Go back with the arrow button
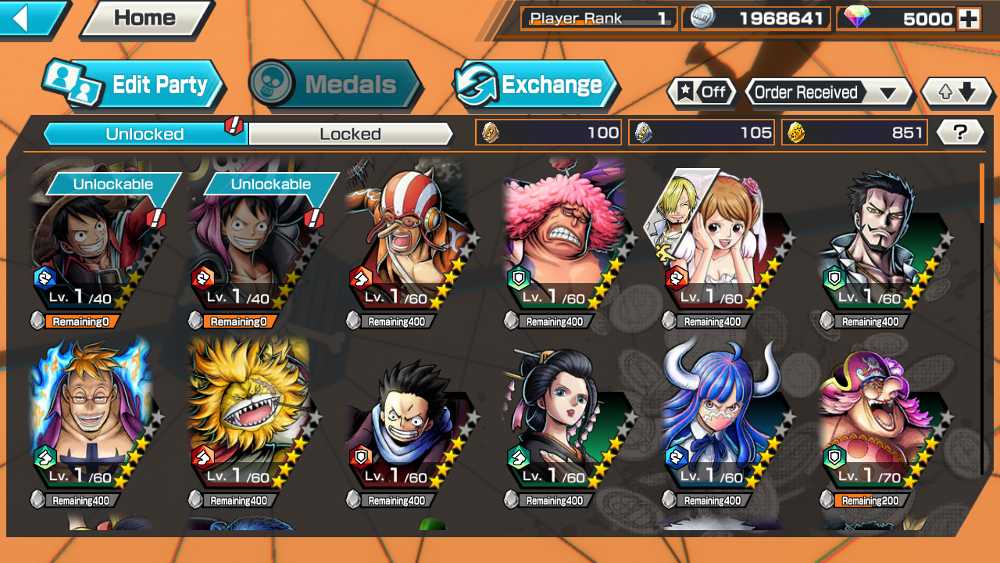1000x563 pixels. tap(30, 18)
